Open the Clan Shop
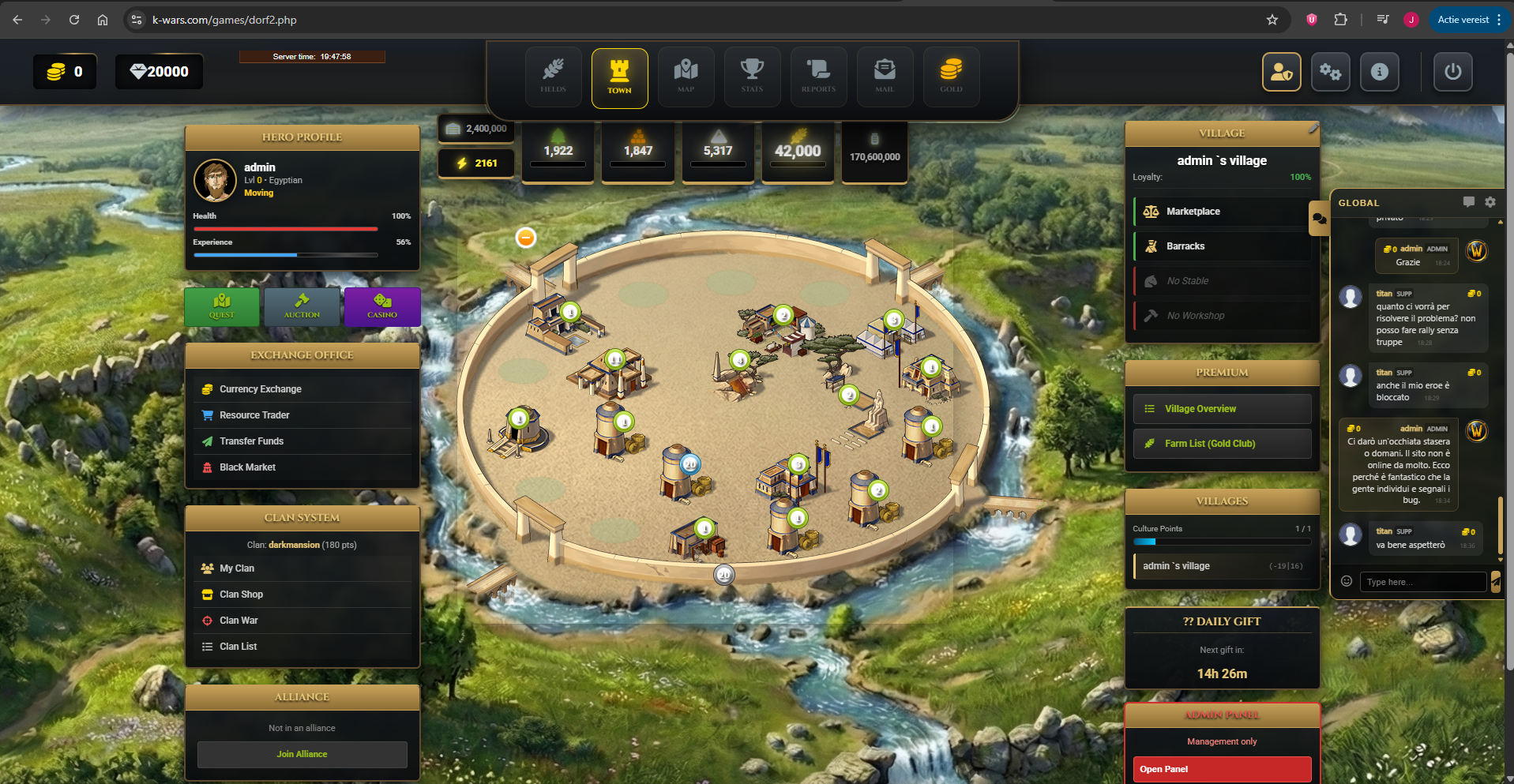Screen dimensions: 1514x784 pyautogui.click(x=241, y=595)
